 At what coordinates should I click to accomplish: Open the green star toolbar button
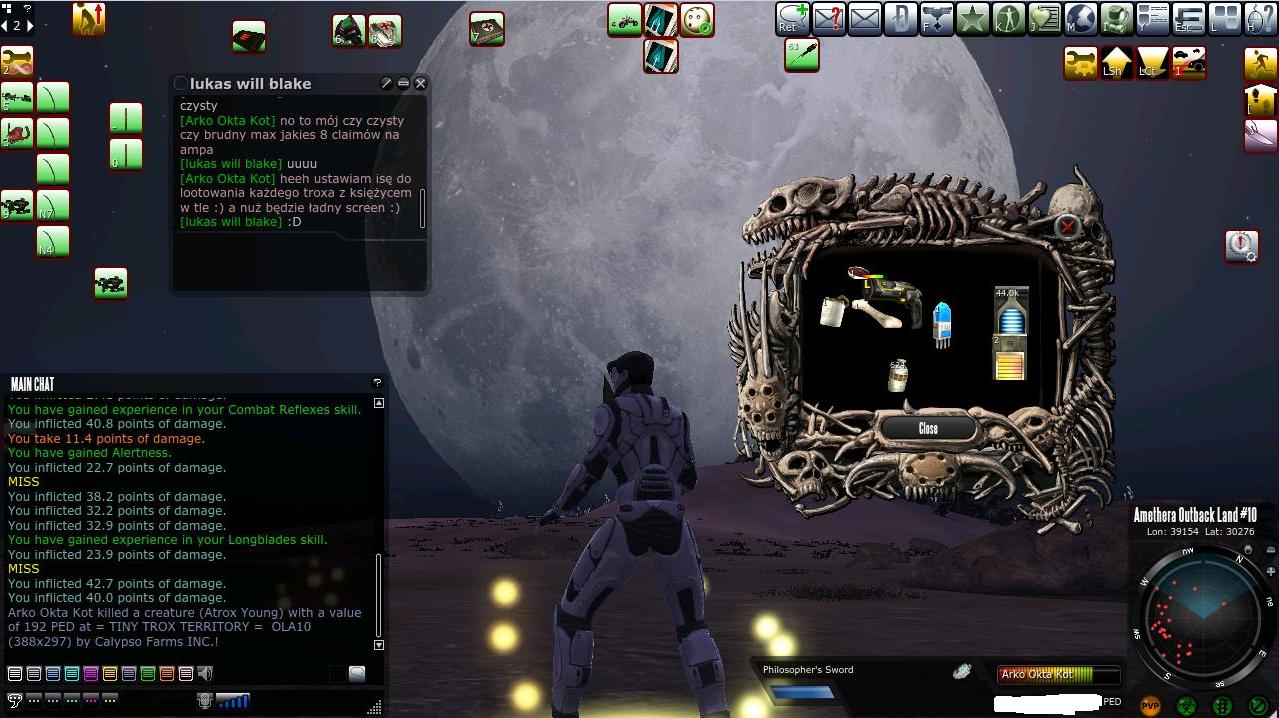tap(972, 18)
